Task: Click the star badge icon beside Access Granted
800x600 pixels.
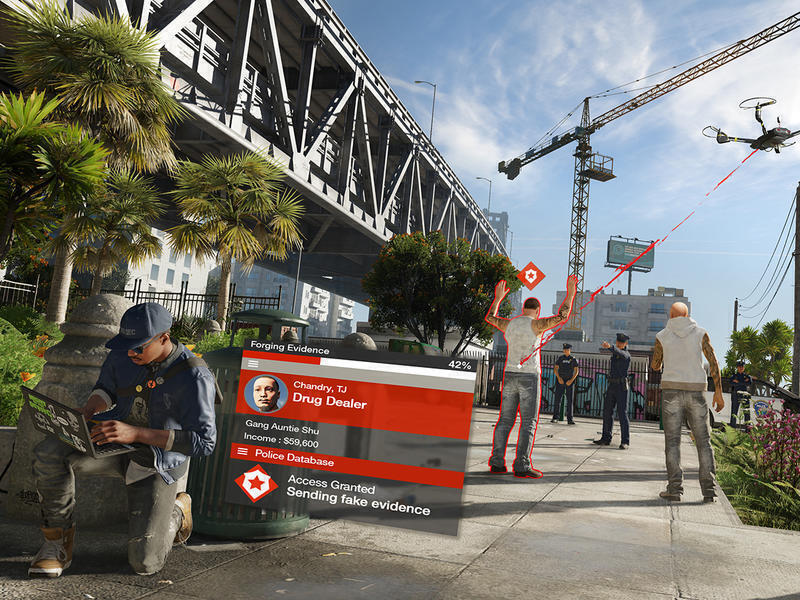Action: click(256, 484)
